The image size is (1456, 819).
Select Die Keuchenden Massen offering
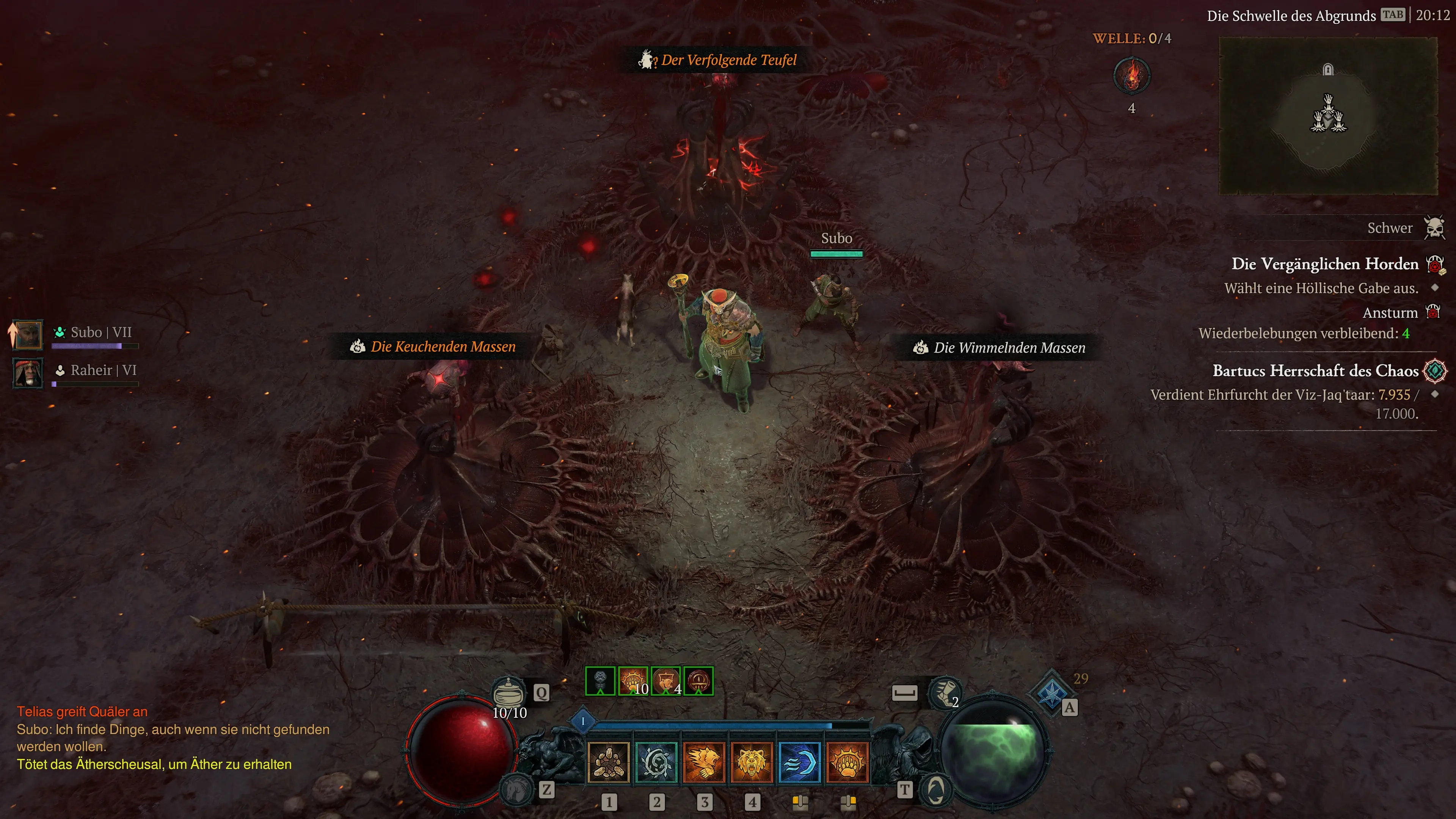pos(442,347)
